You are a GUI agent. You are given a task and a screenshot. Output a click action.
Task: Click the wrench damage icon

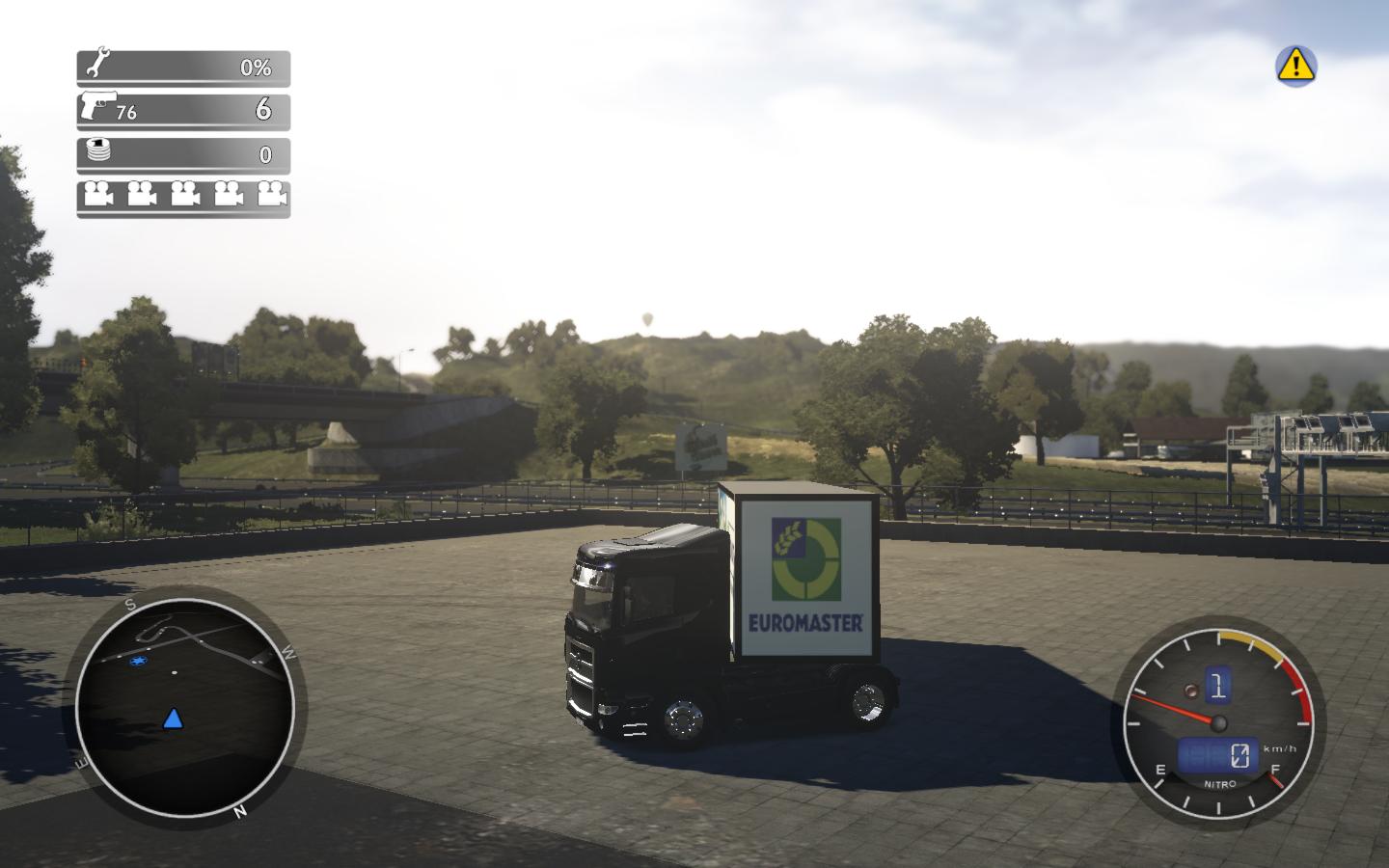[x=97, y=66]
